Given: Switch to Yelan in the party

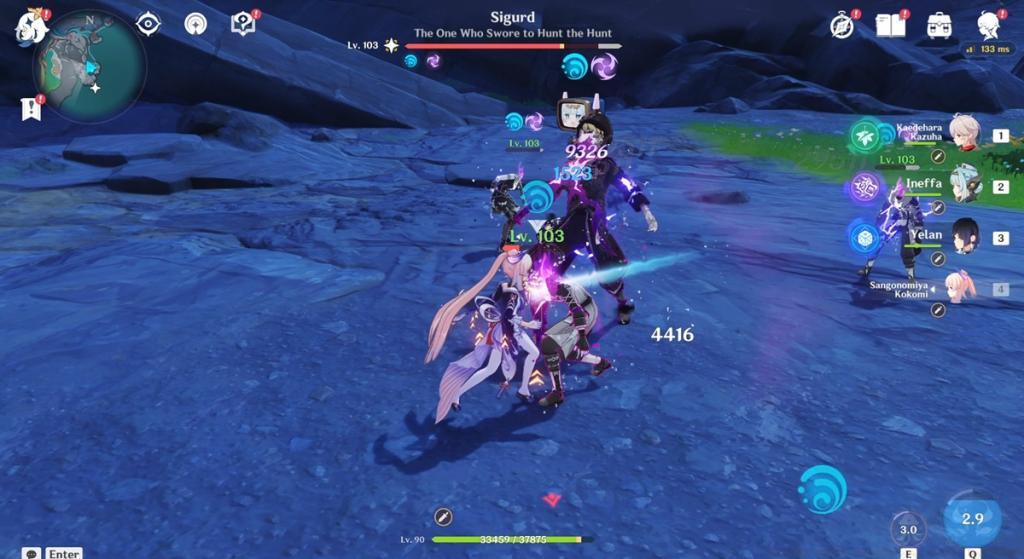Looking at the screenshot, I should tap(964, 237).
